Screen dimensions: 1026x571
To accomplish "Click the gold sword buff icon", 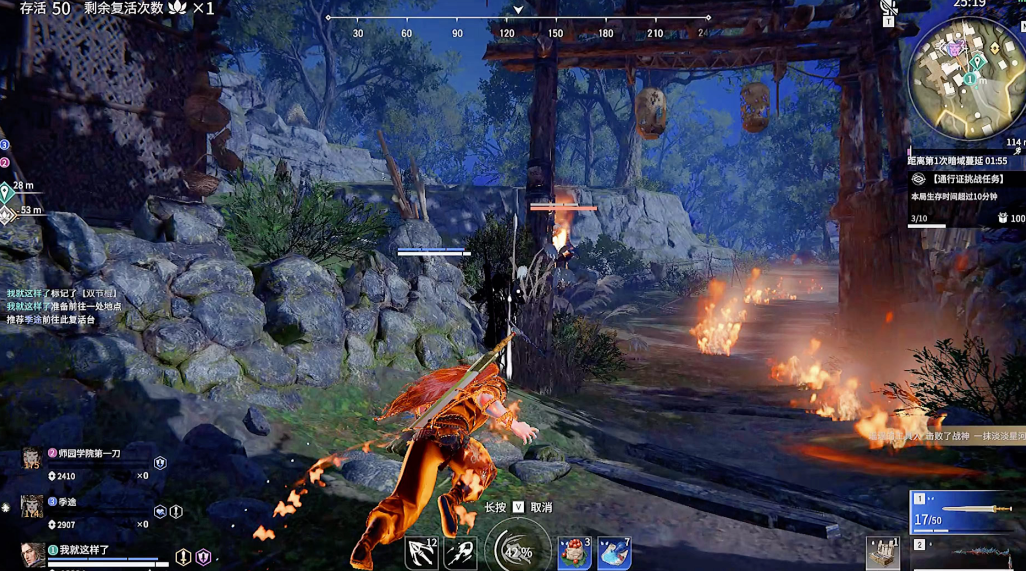I will 183,557.
